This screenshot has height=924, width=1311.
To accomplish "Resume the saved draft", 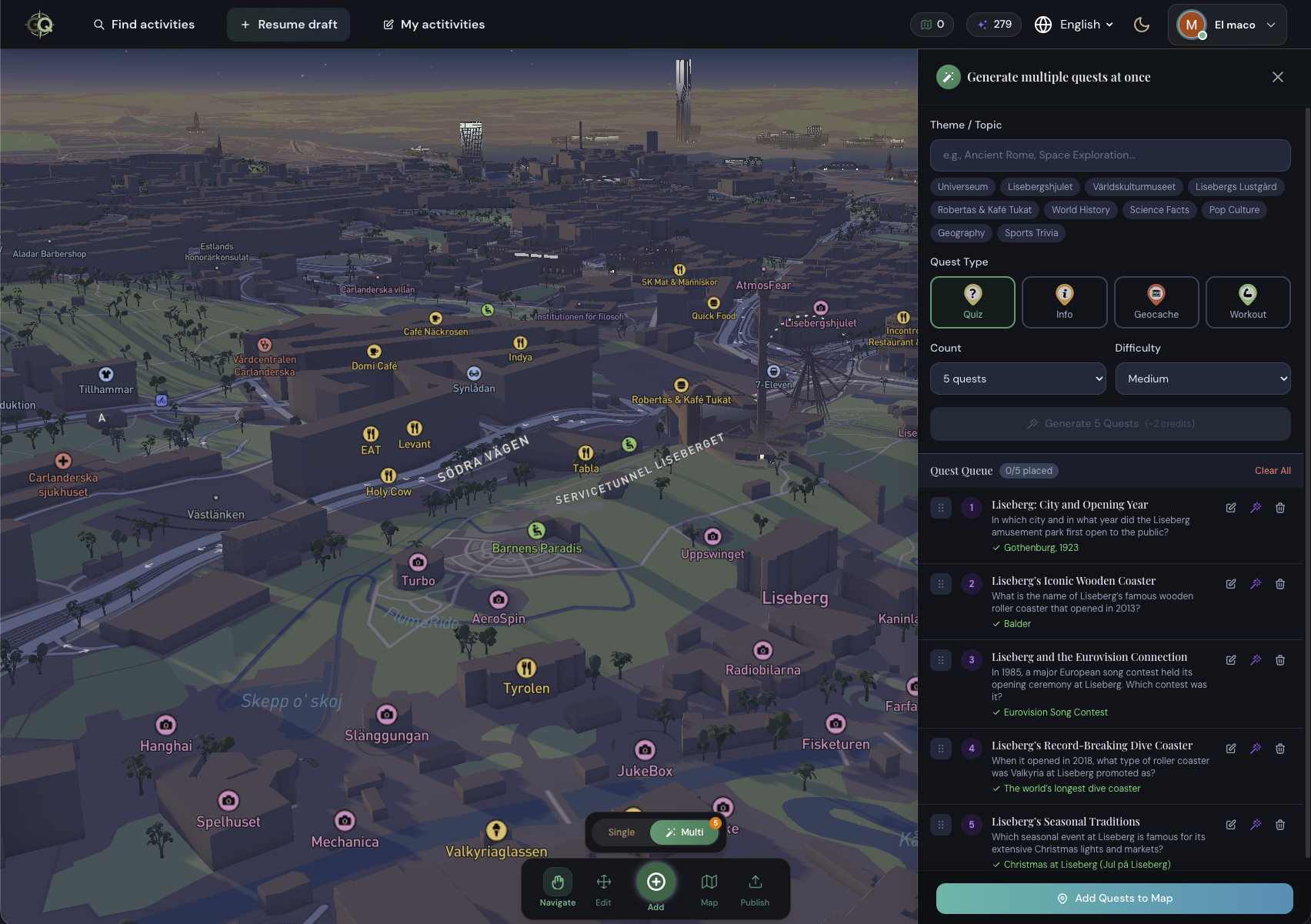I will point(289,25).
